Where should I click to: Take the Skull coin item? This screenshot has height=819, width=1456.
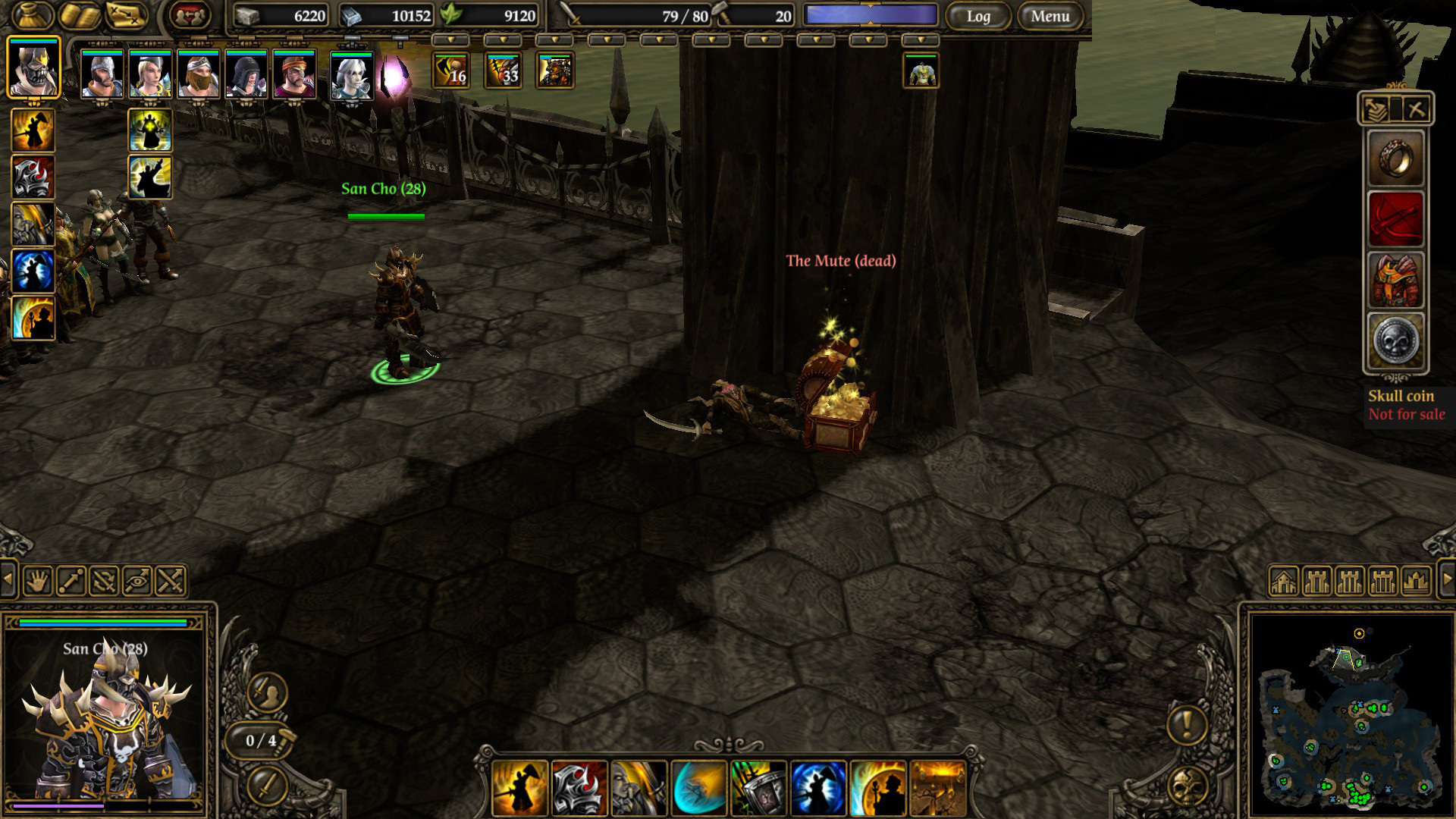[1396, 341]
